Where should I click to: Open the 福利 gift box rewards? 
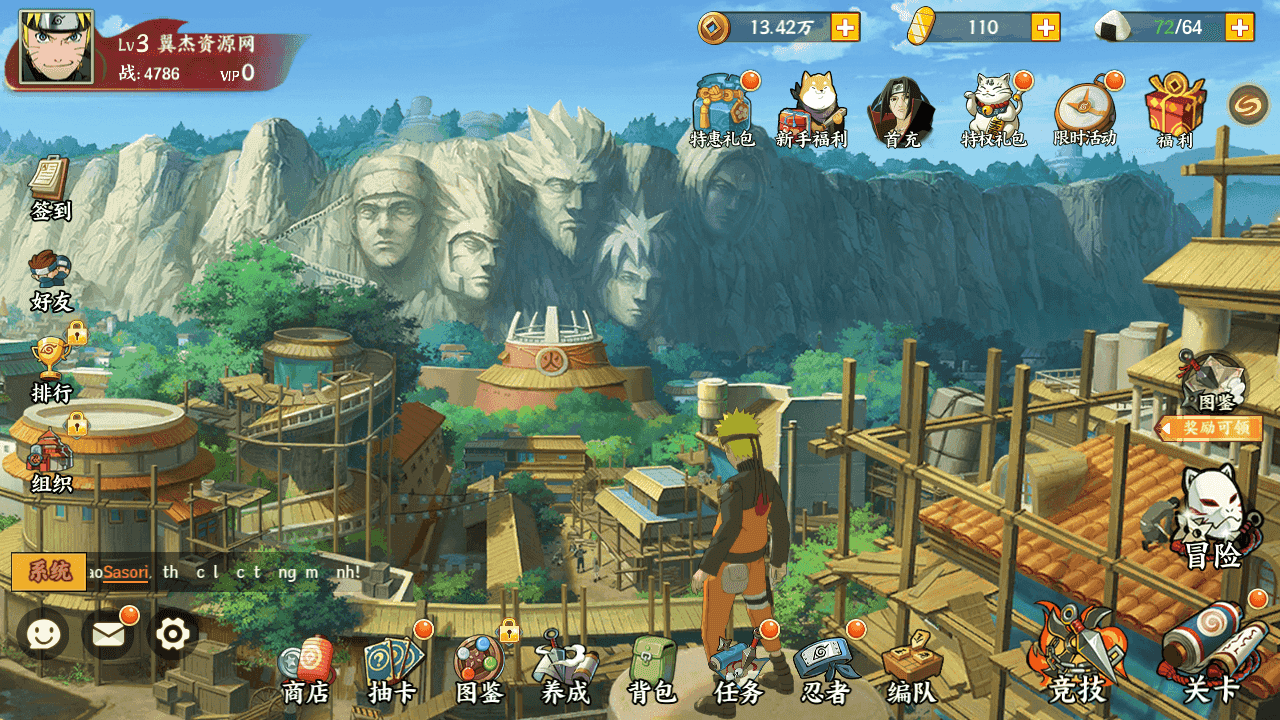pyautogui.click(x=1175, y=110)
